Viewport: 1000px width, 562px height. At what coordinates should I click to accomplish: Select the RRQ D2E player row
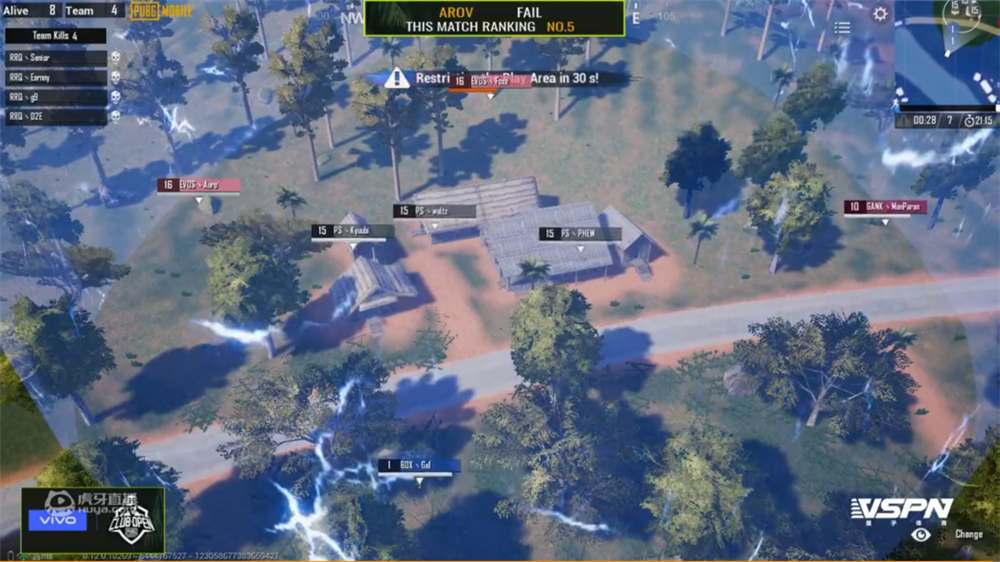[x=57, y=117]
